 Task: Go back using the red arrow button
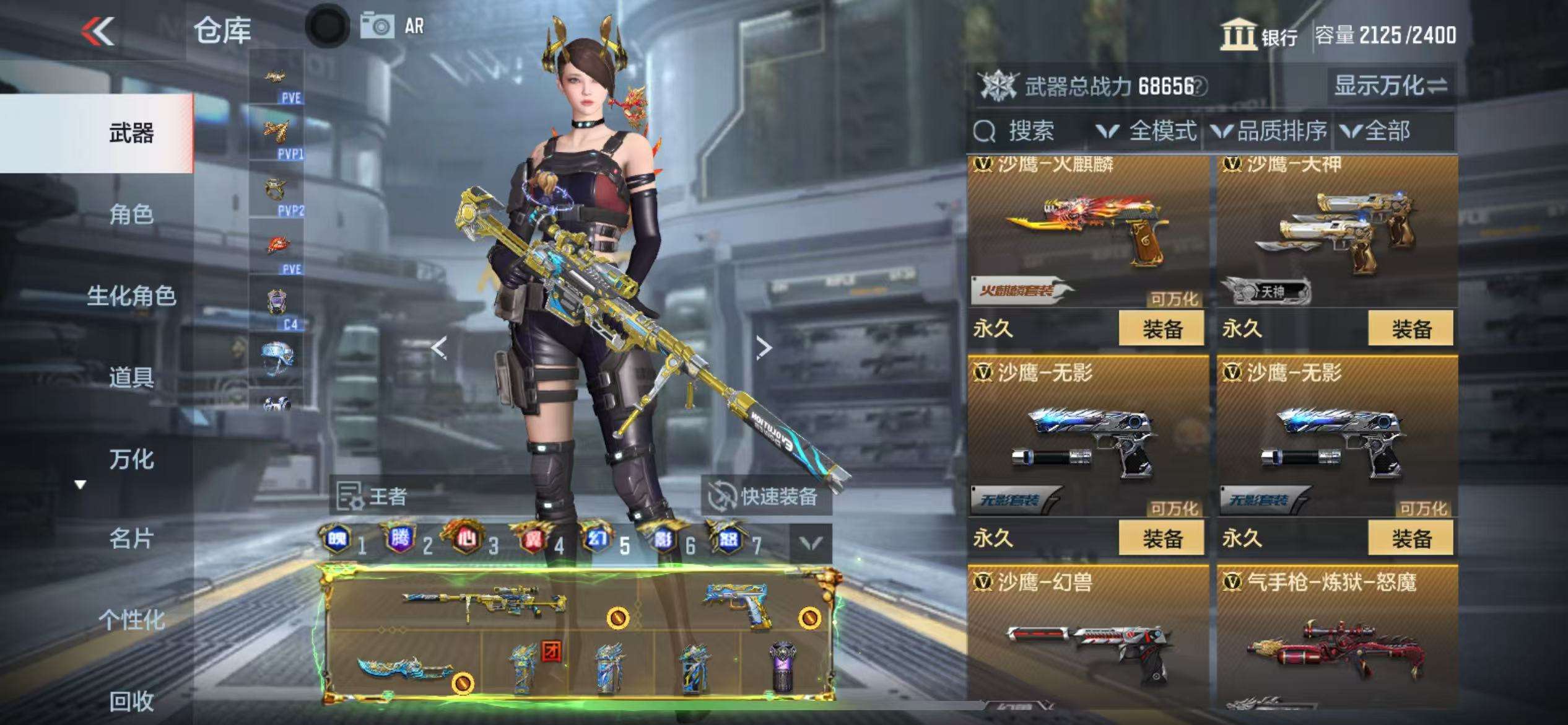[x=98, y=30]
